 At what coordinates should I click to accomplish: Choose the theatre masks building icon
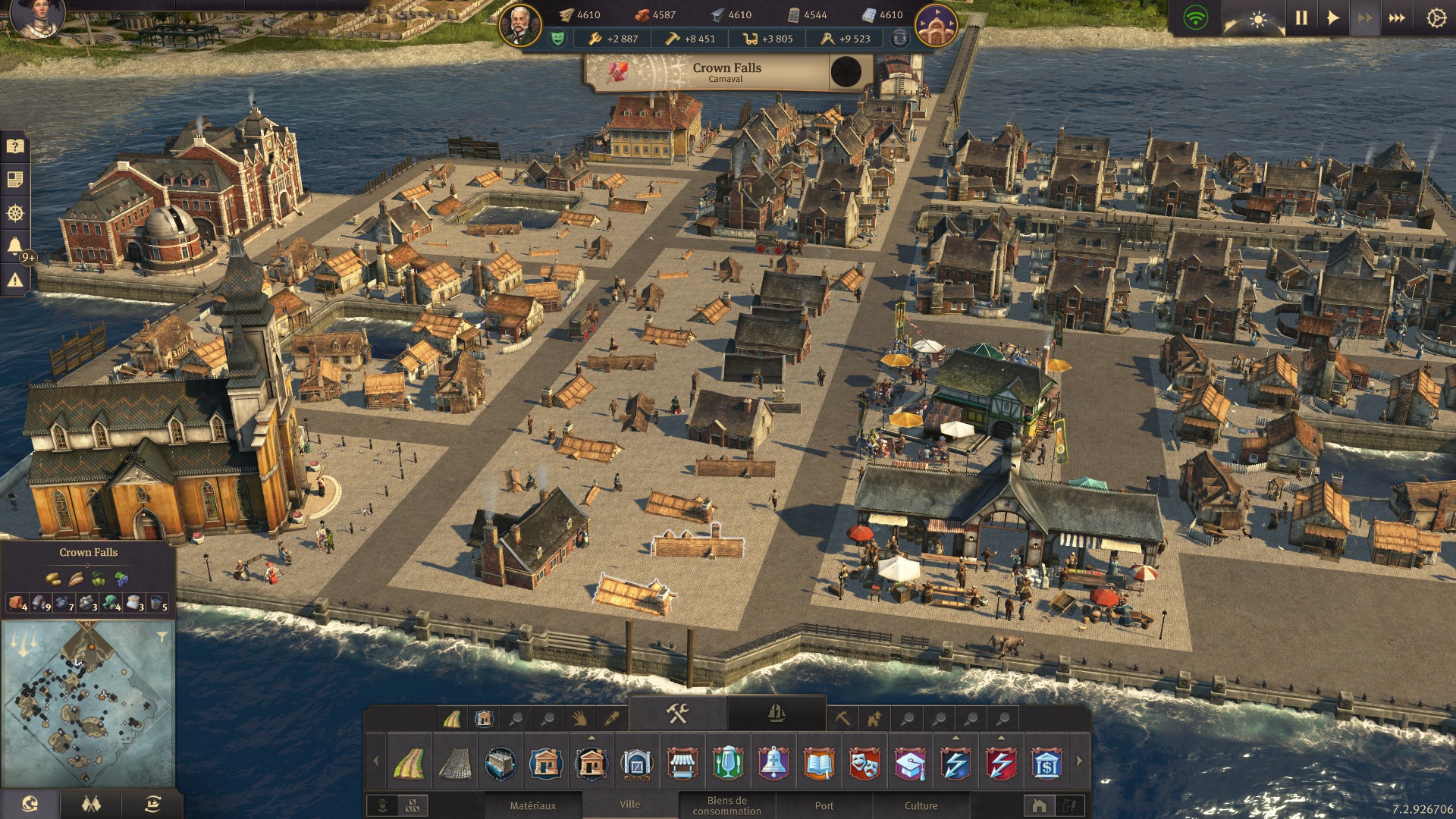[864, 764]
